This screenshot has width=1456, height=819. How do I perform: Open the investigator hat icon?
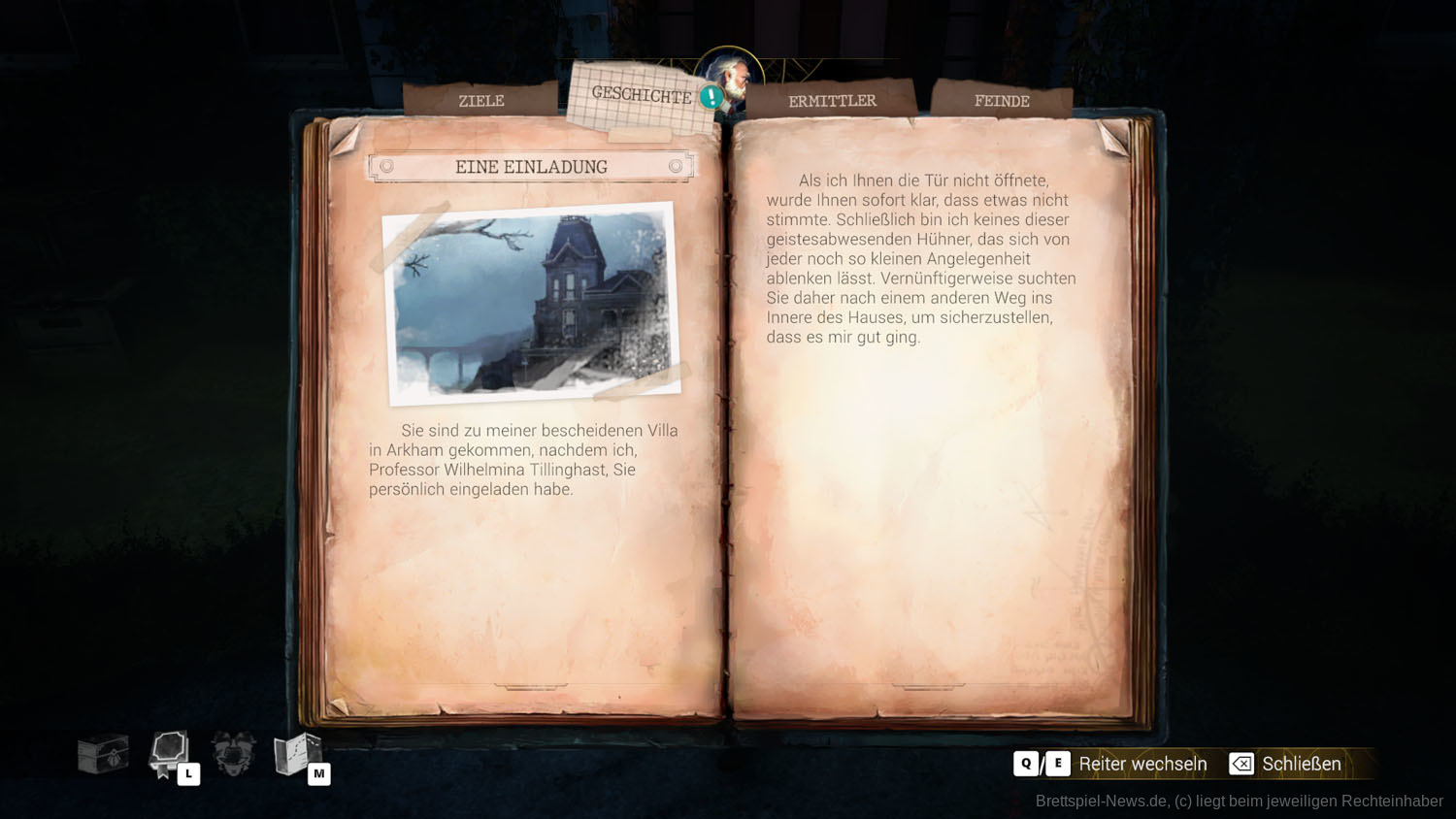point(234,754)
